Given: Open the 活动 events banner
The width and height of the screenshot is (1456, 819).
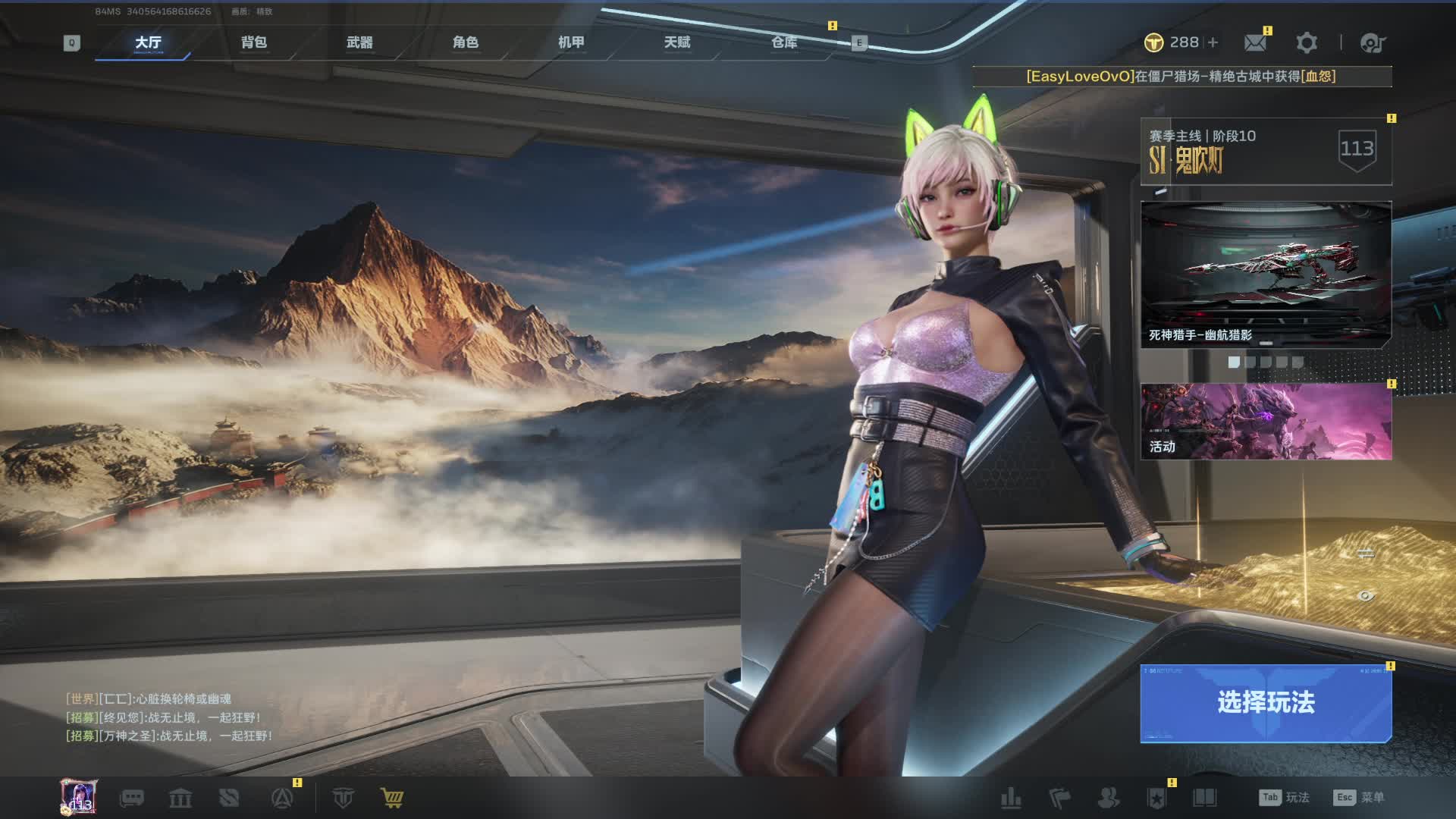Looking at the screenshot, I should pyautogui.click(x=1266, y=421).
